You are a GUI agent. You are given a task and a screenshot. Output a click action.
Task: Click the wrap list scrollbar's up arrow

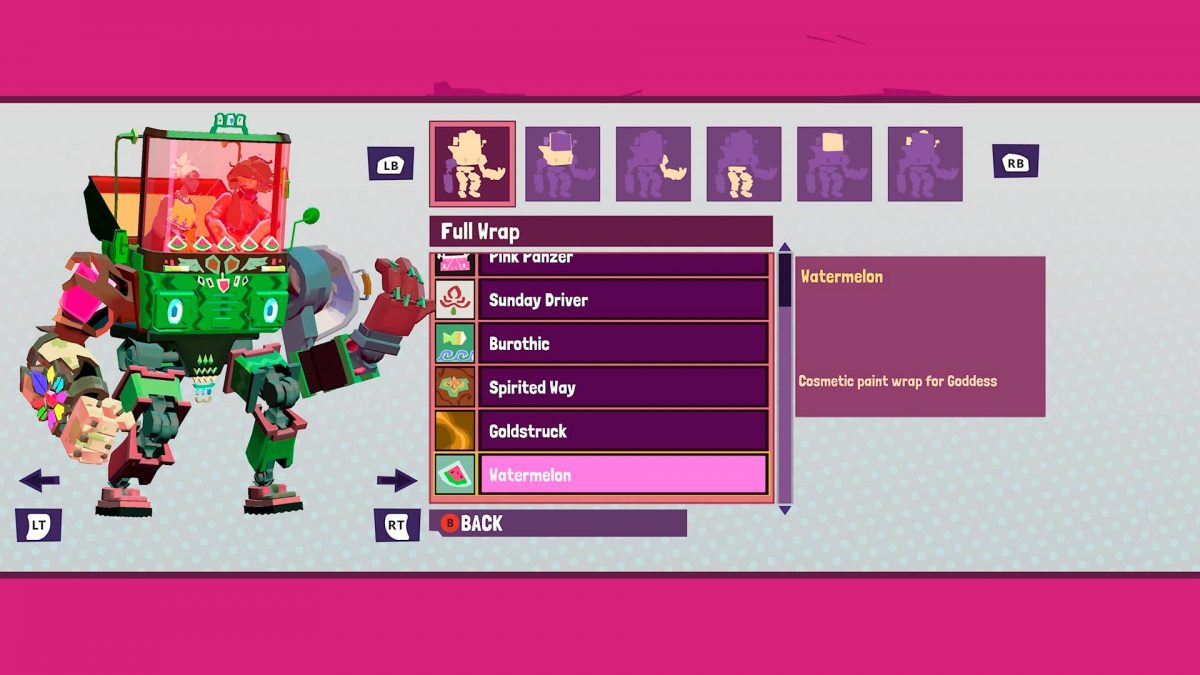coord(785,248)
